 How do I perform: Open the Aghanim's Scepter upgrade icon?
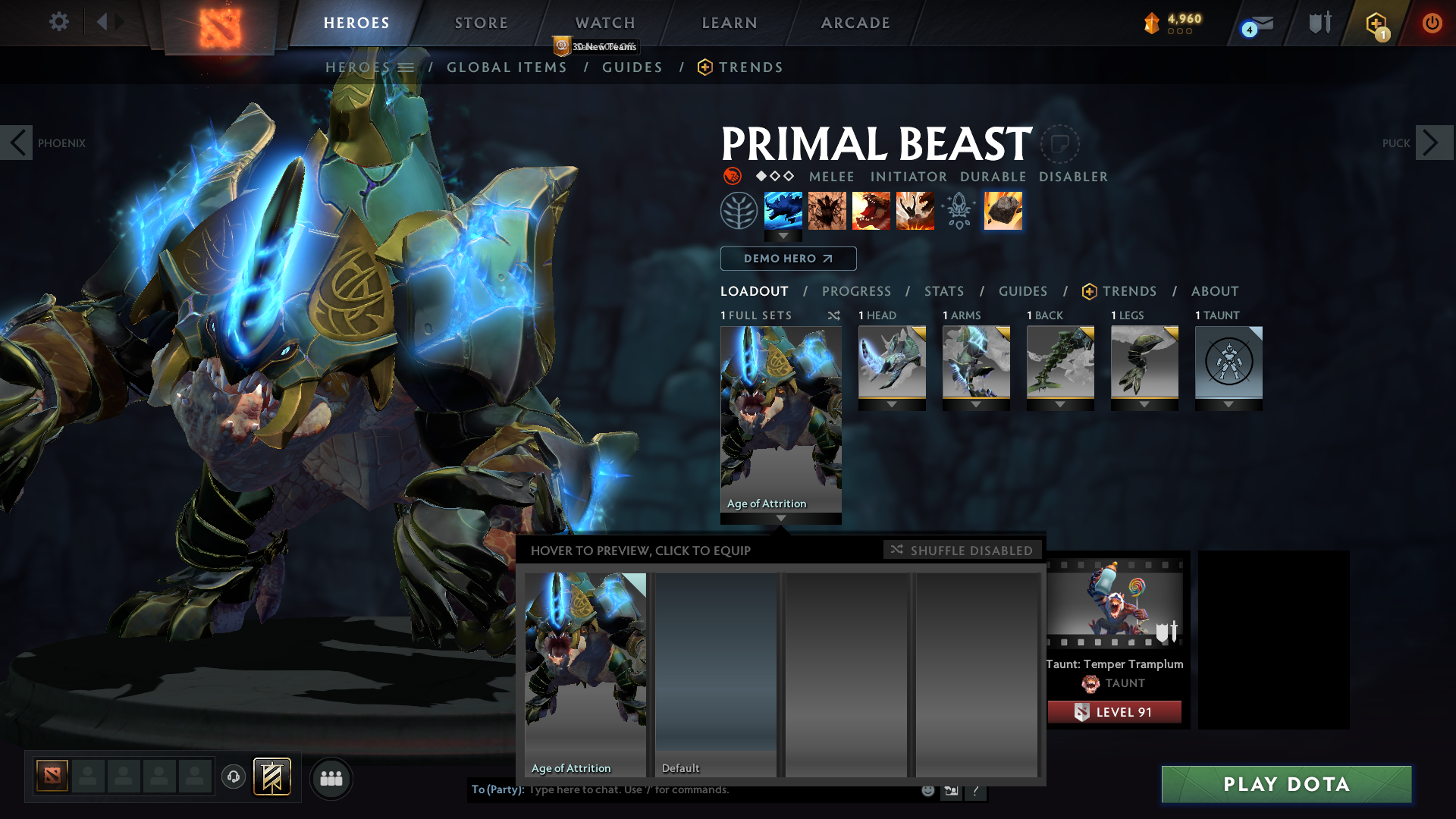pos(959,211)
